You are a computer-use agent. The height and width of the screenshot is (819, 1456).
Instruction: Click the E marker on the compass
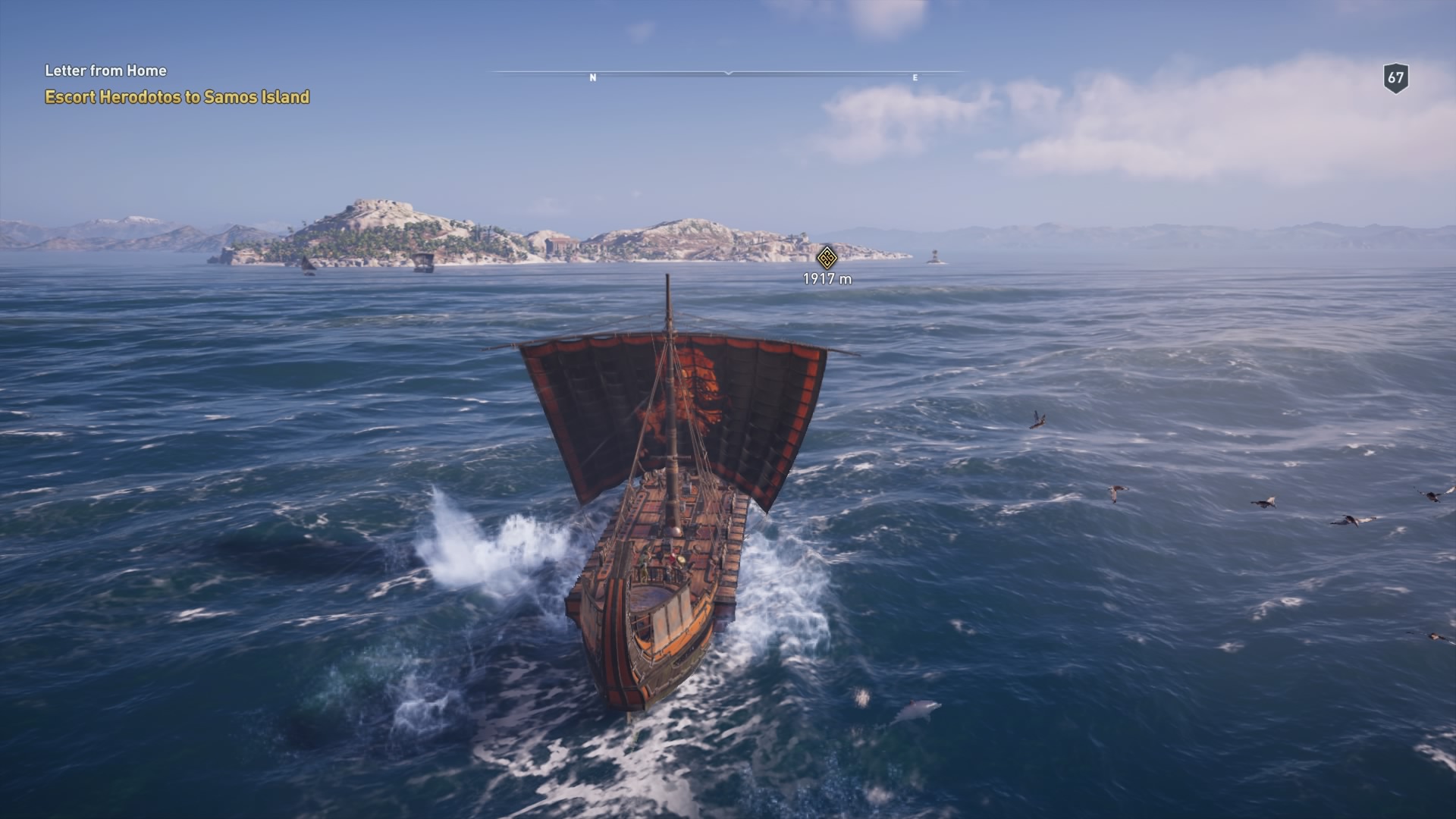click(x=915, y=77)
